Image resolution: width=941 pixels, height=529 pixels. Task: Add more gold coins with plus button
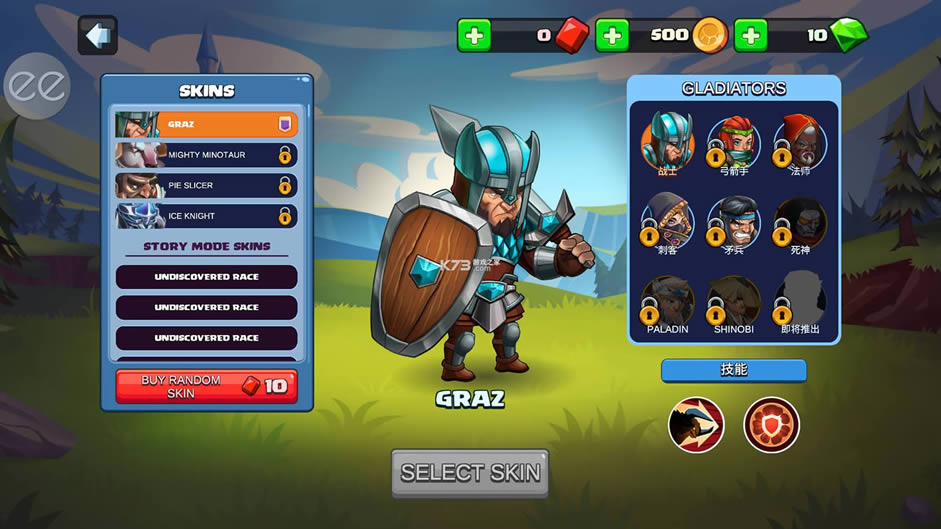point(612,35)
